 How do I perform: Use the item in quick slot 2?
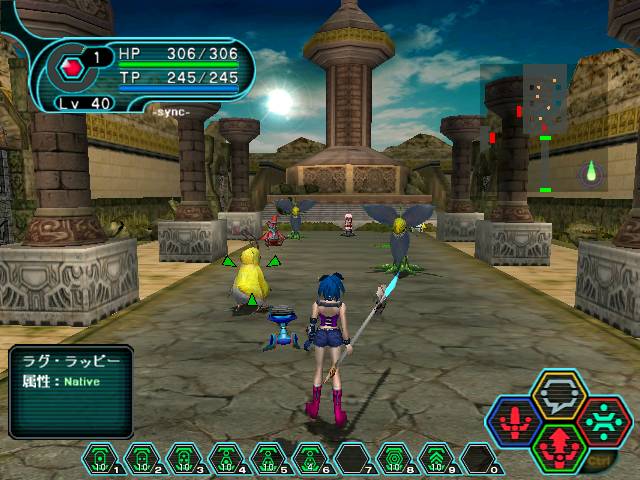pyautogui.click(x=142, y=458)
